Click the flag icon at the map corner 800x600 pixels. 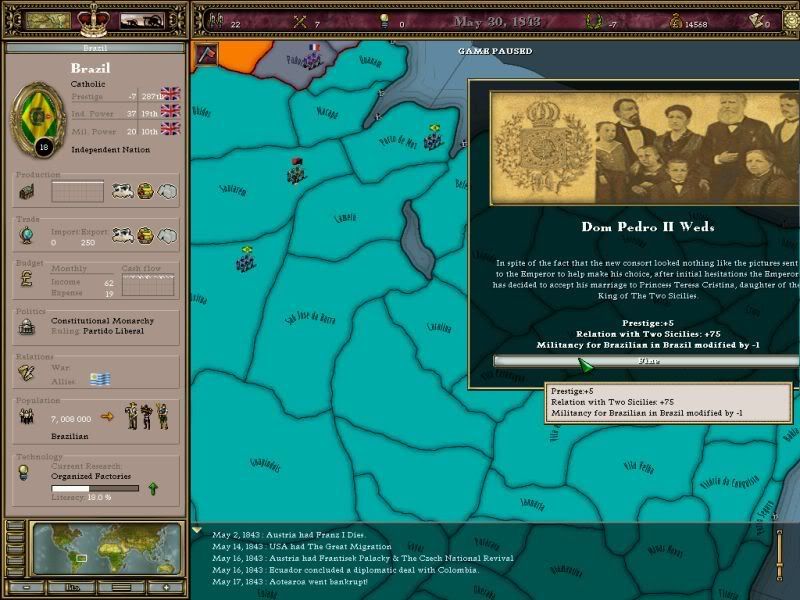tap(207, 53)
